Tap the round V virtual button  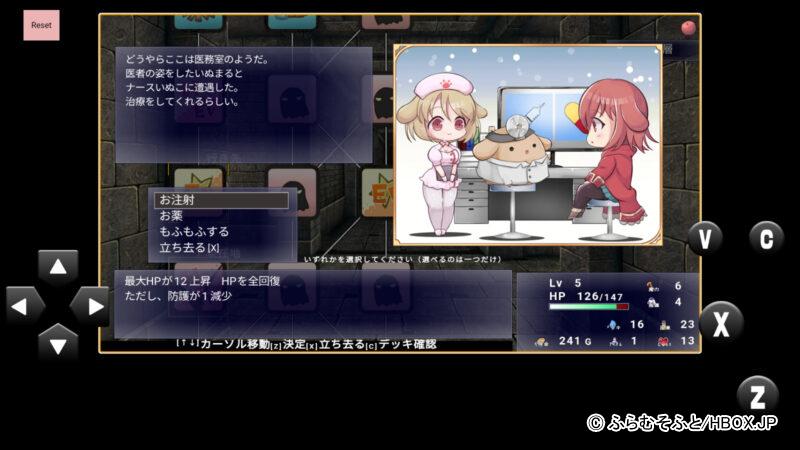(x=705, y=238)
